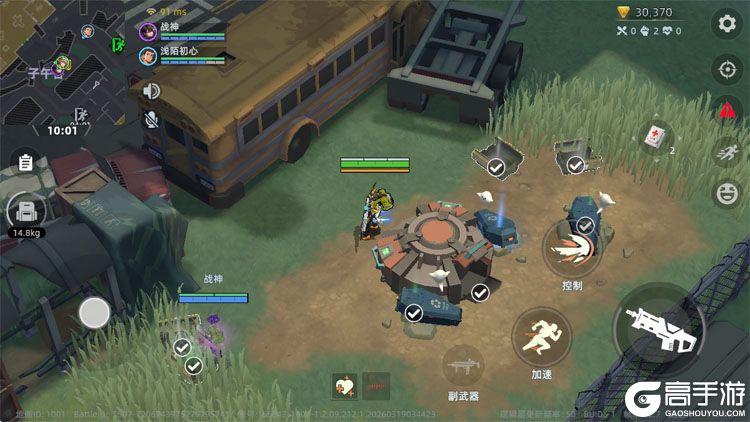Move using the virtual joystick knob
Image resolution: width=750 pixels, height=422 pixels.
(x=94, y=313)
